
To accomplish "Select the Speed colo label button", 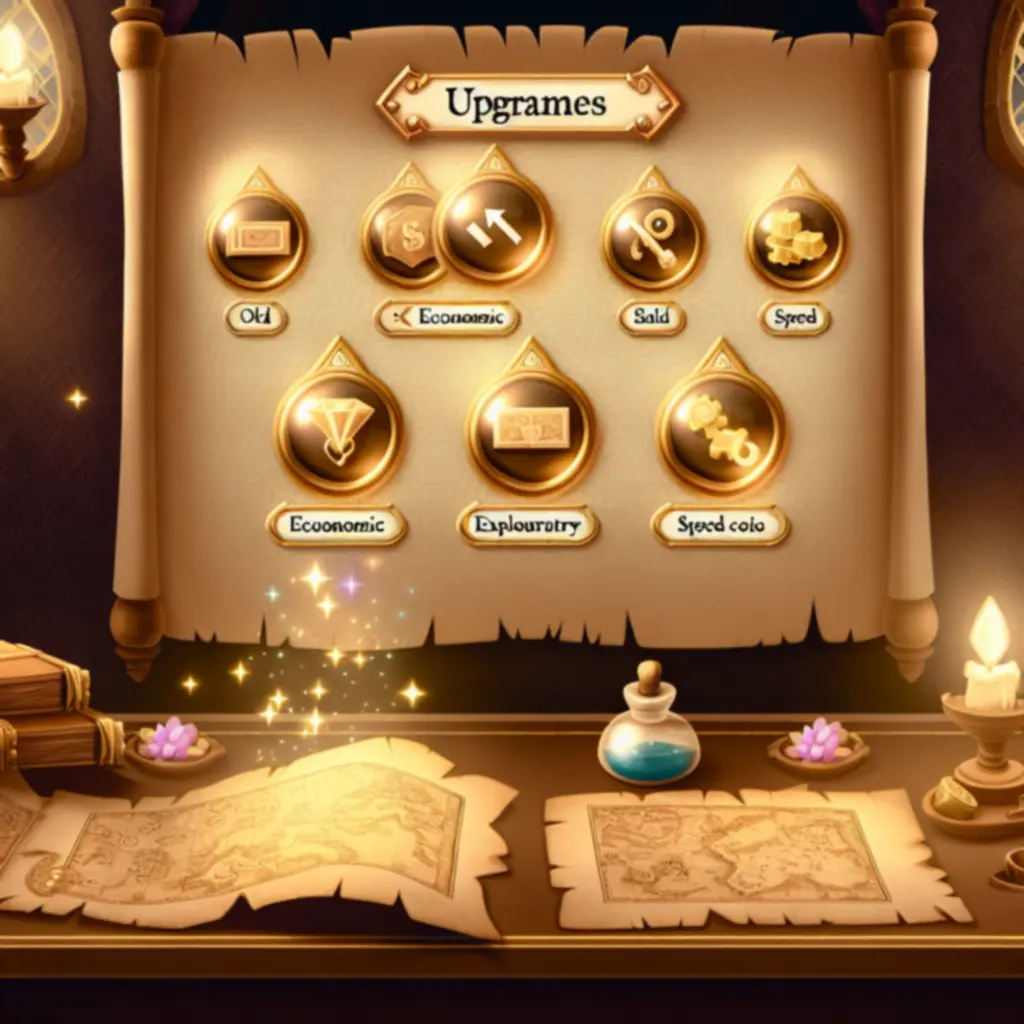I will click(x=721, y=525).
